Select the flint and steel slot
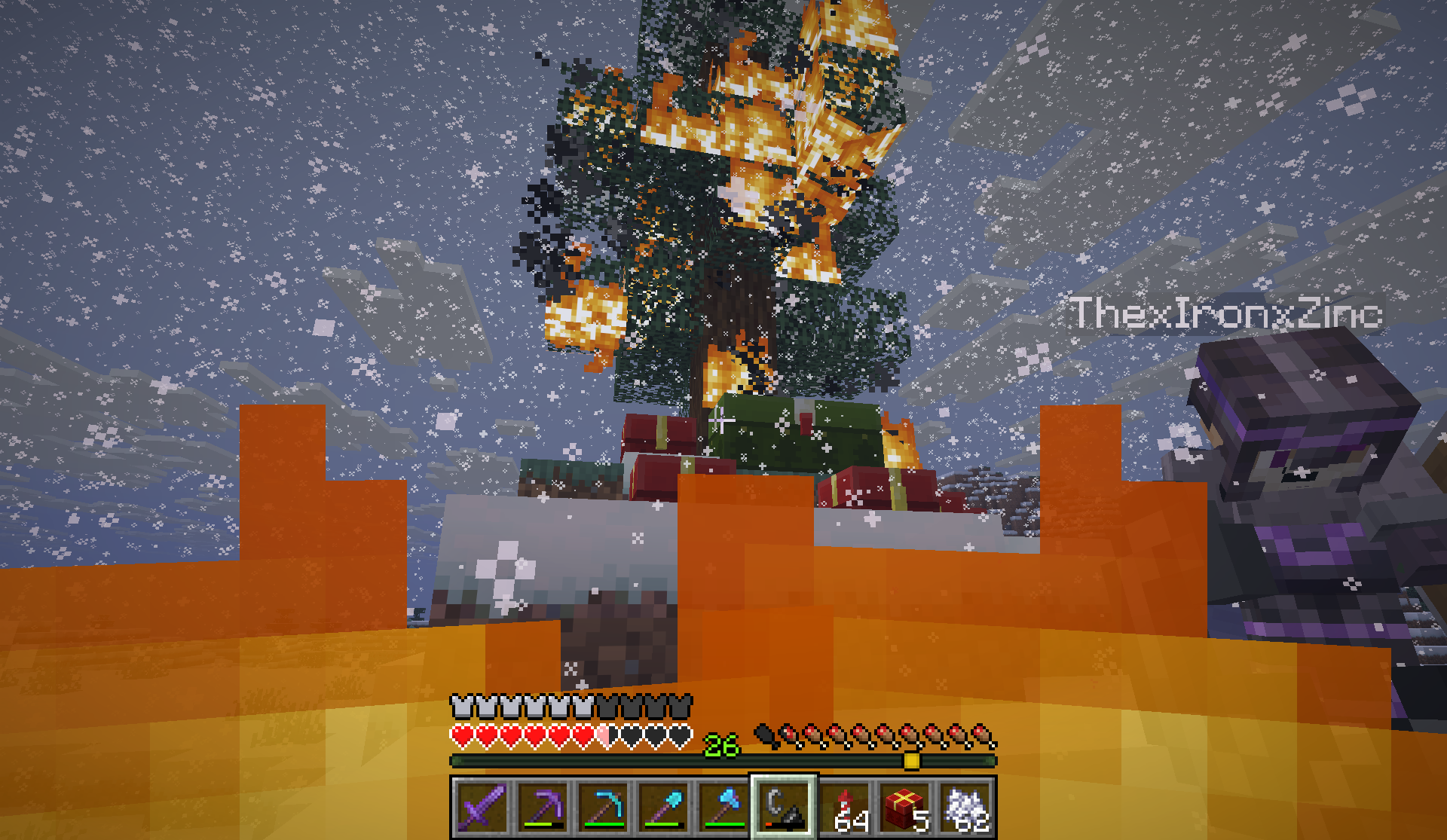1447x840 pixels. 784,808
